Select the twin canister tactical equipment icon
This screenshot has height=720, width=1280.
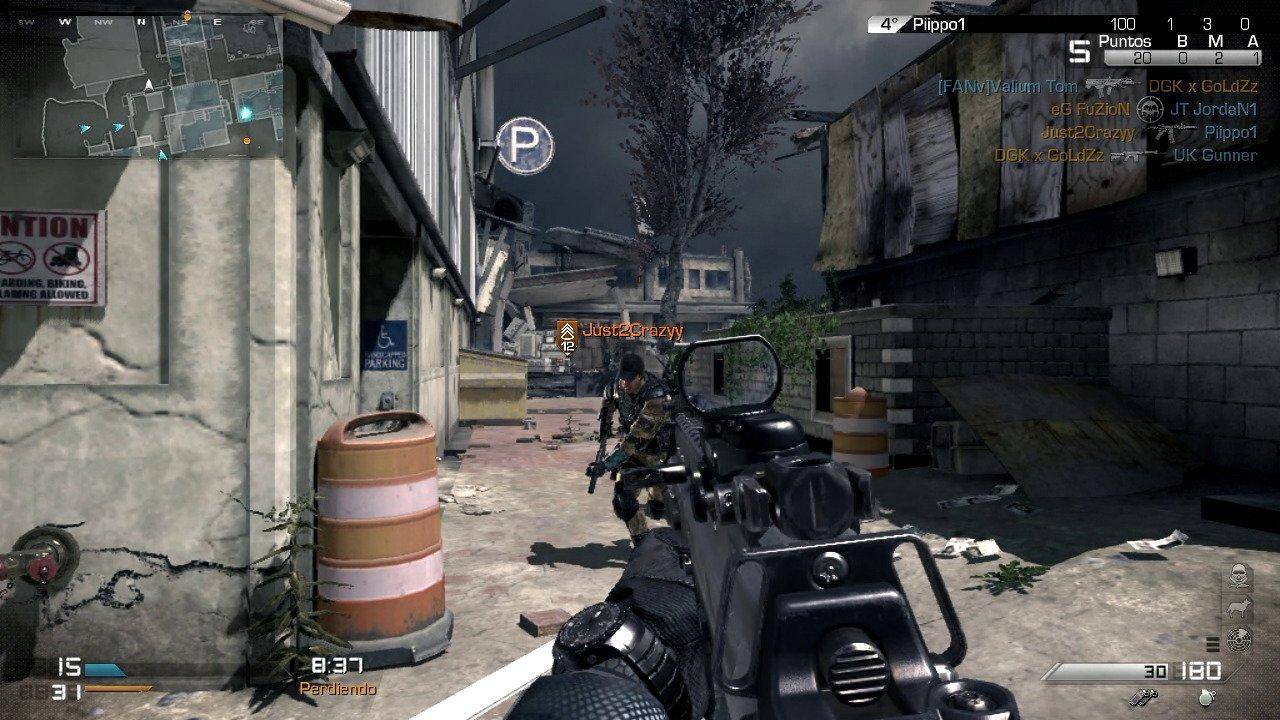coord(1143,696)
